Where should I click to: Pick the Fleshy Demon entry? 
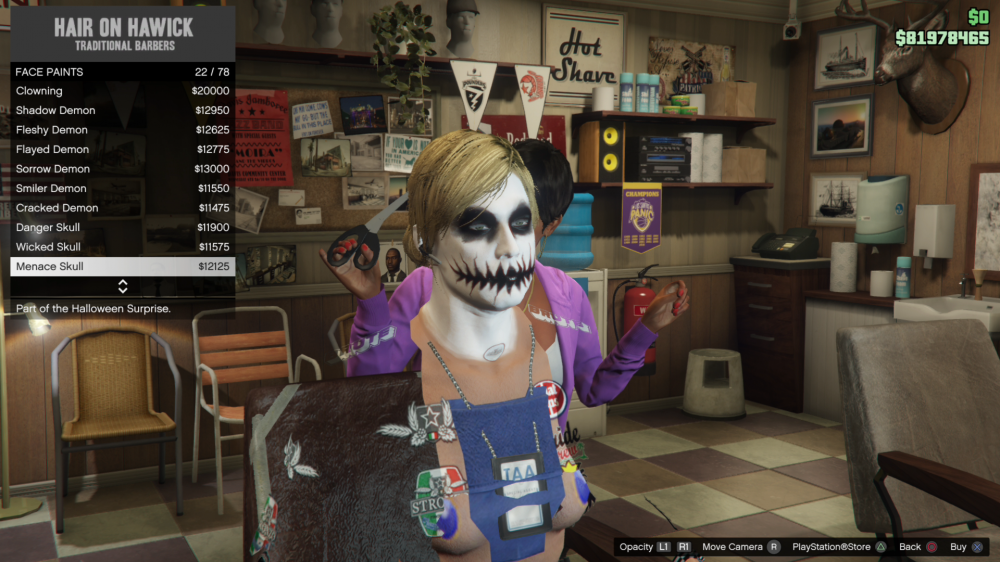pos(122,130)
